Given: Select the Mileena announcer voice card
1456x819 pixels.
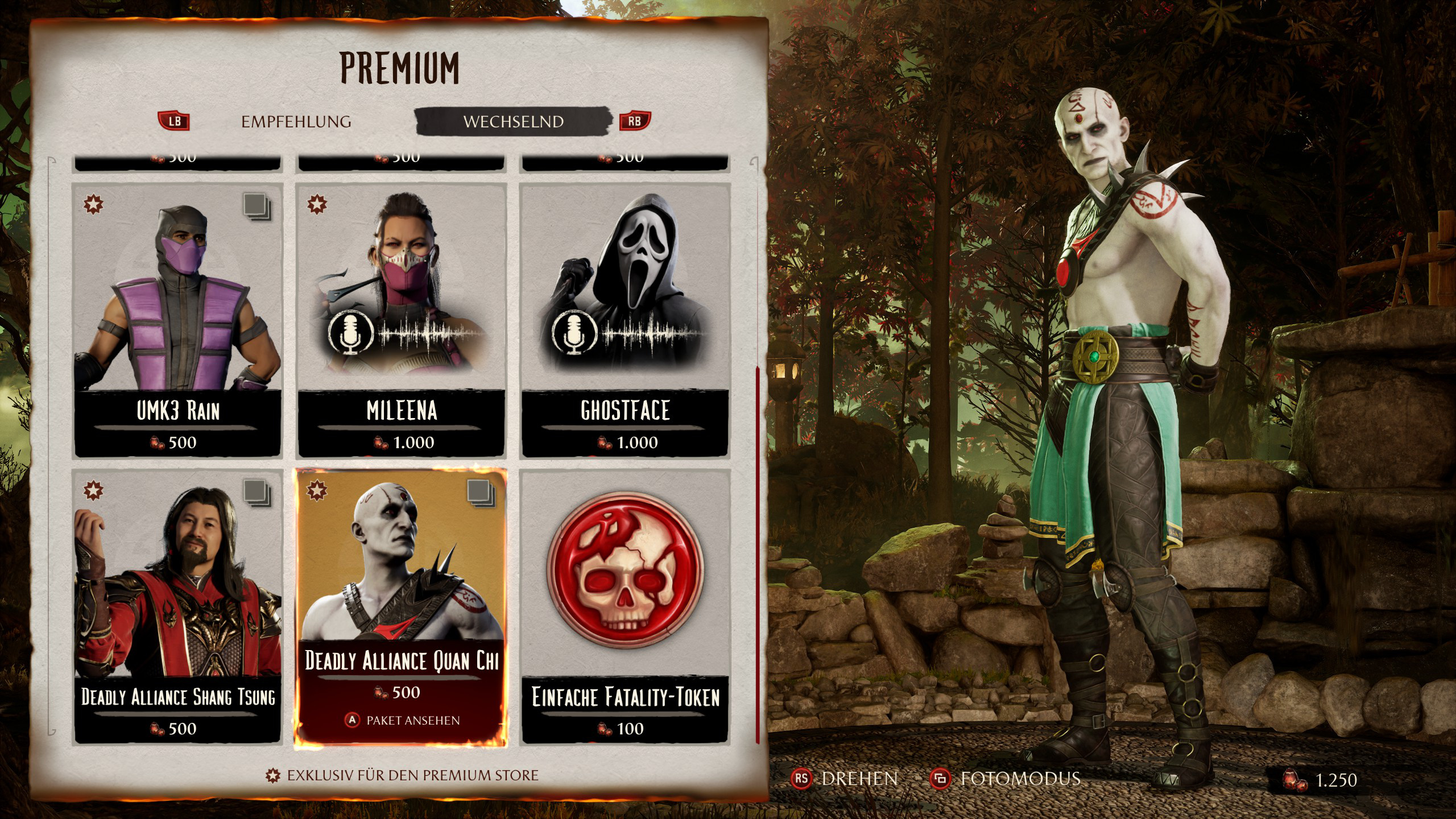Looking at the screenshot, I should 401,320.
